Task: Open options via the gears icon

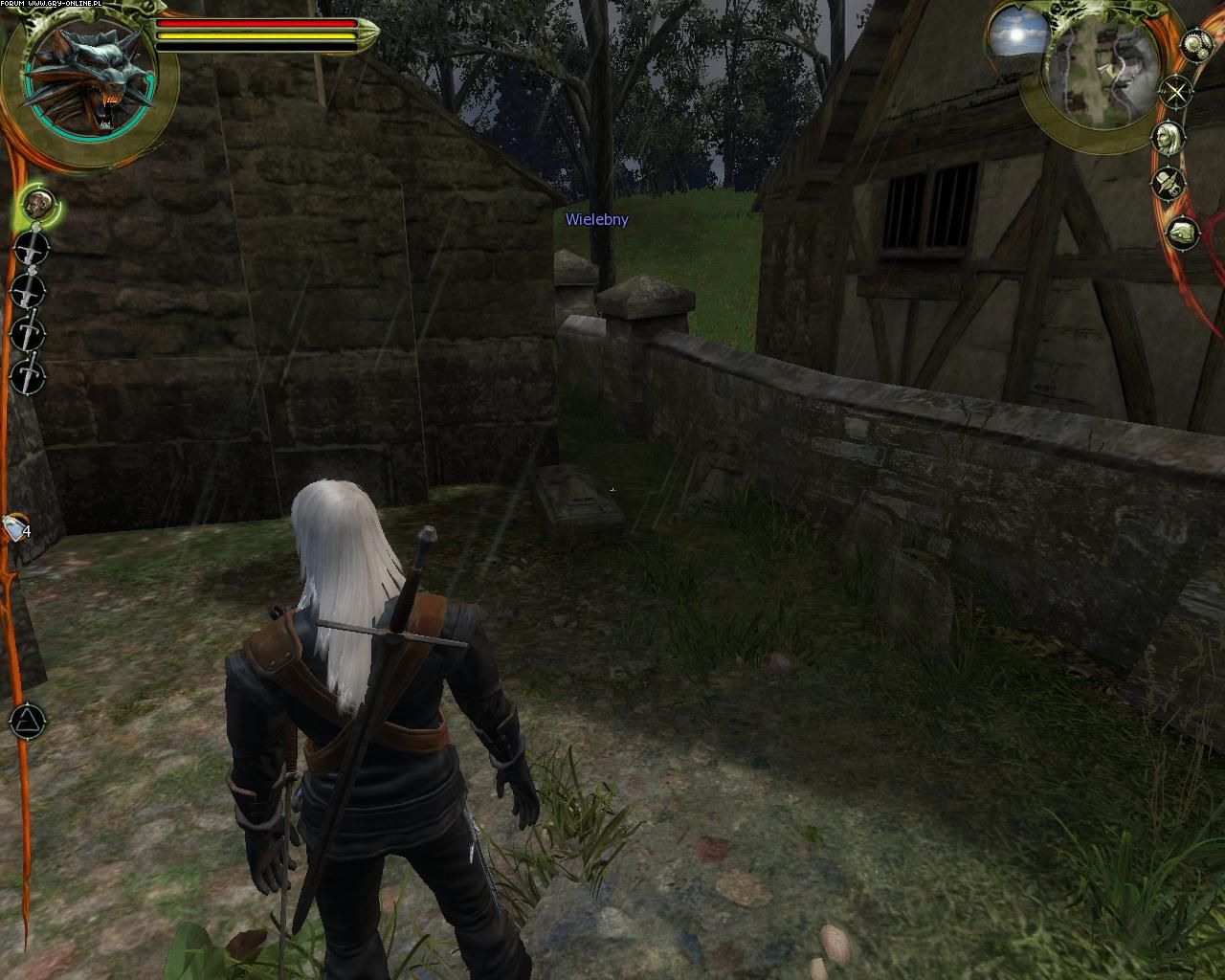Action: coord(1196,44)
